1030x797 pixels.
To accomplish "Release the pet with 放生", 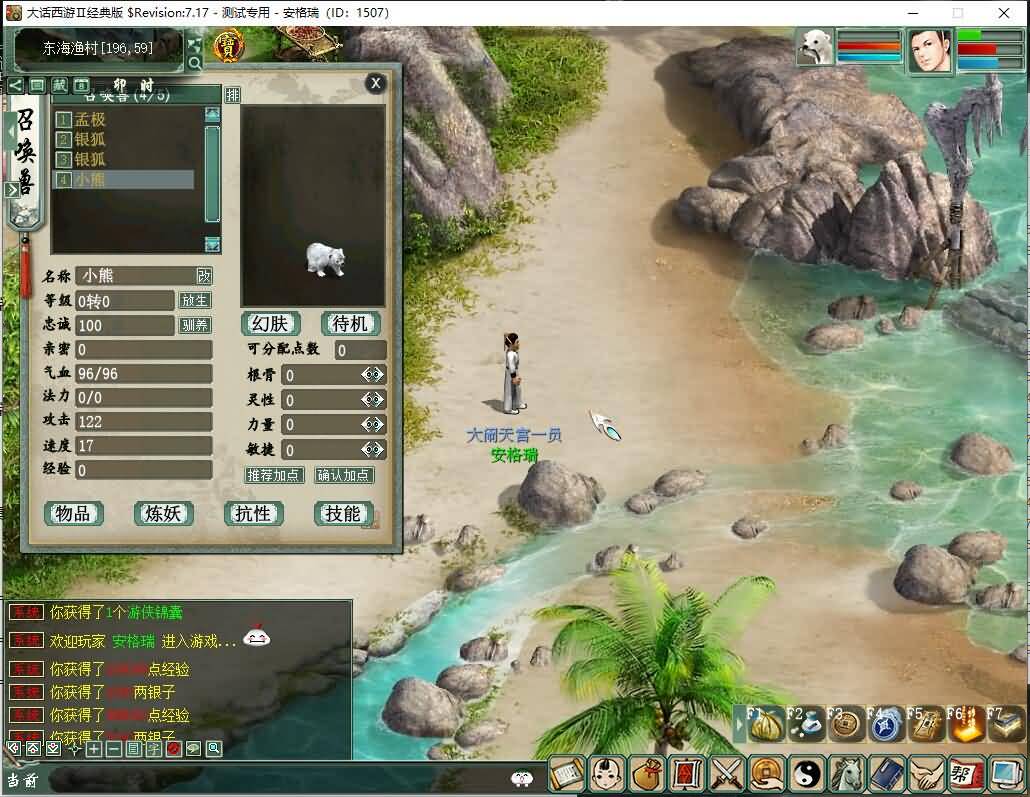I will coord(195,301).
